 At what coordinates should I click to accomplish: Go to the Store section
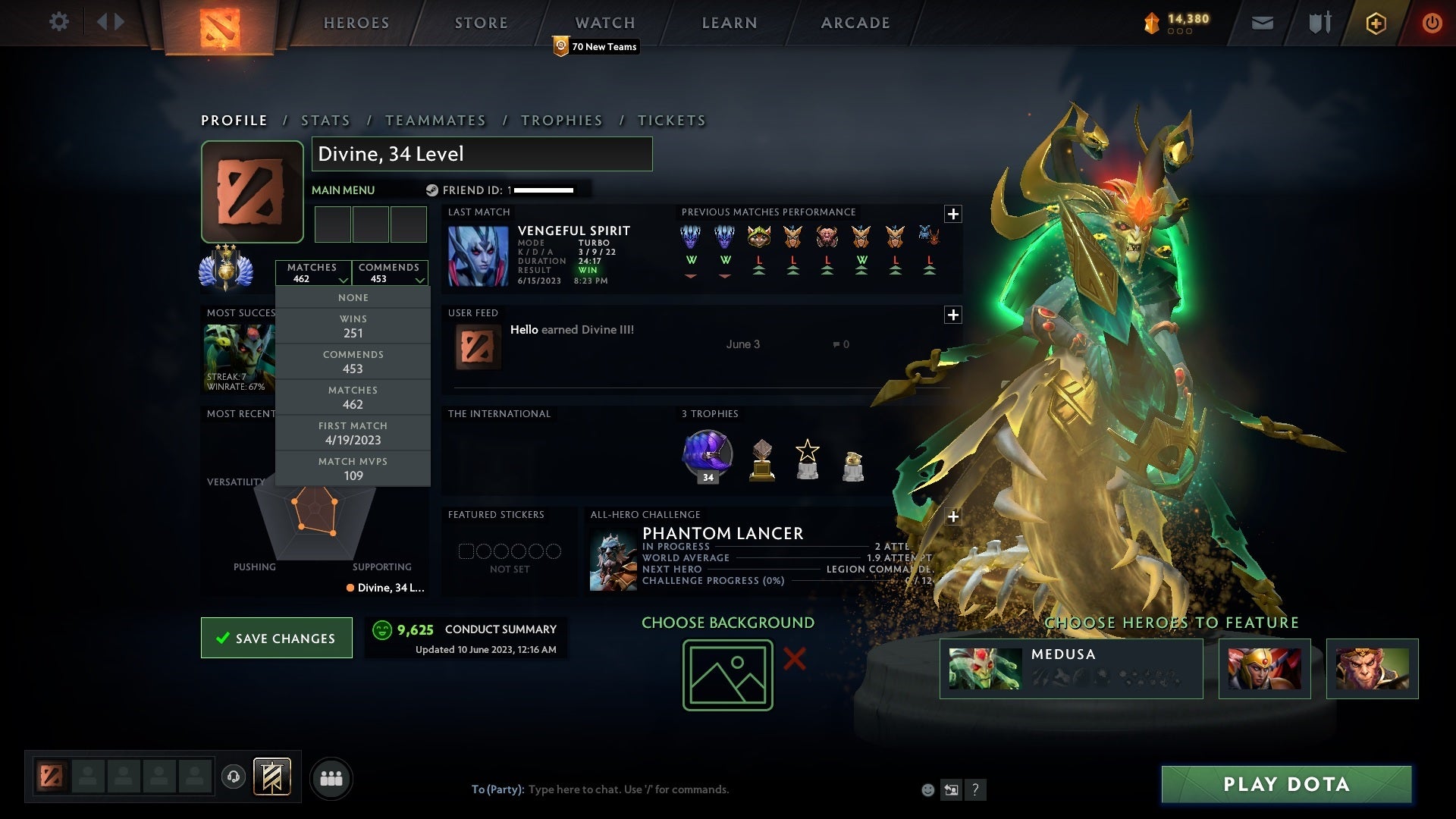481,23
